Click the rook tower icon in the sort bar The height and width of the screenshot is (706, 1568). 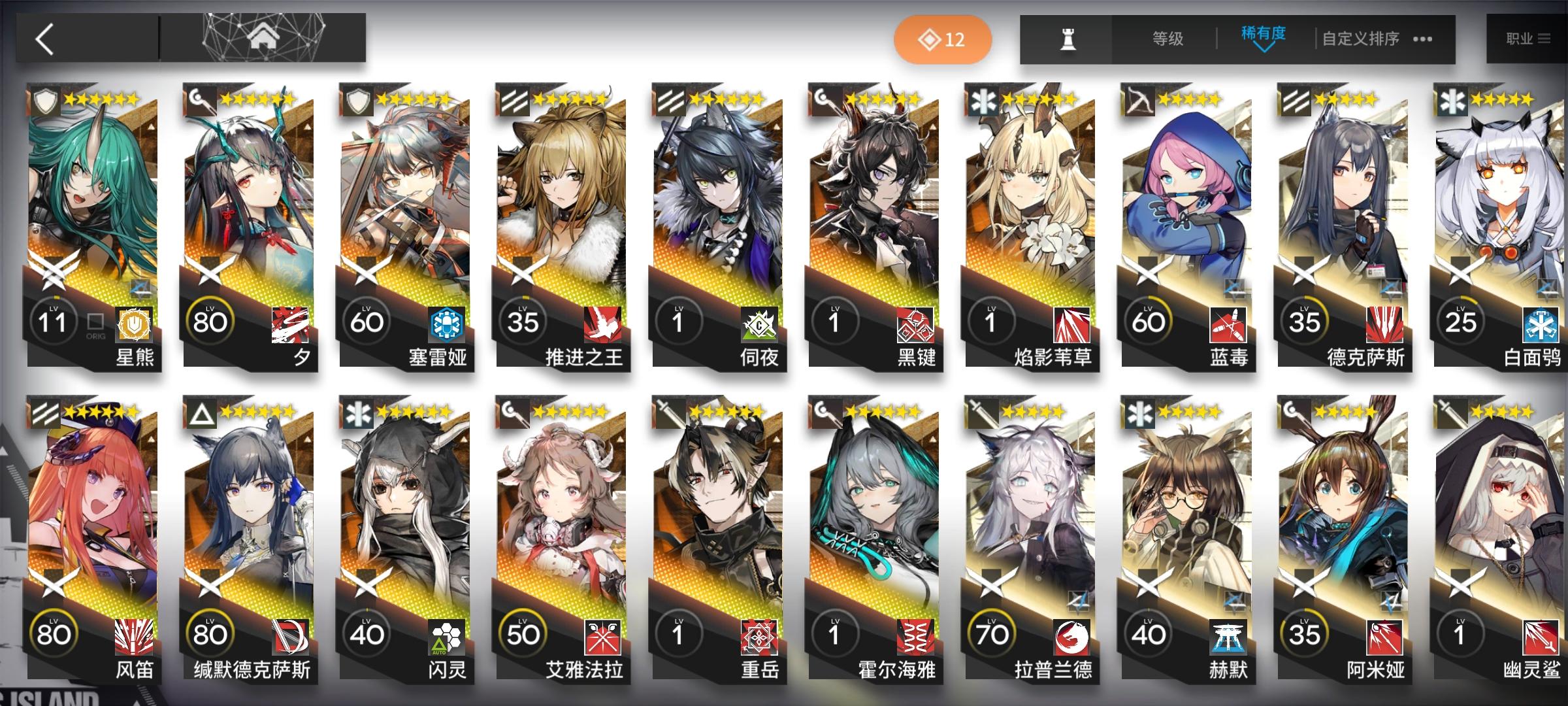[x=1069, y=39]
